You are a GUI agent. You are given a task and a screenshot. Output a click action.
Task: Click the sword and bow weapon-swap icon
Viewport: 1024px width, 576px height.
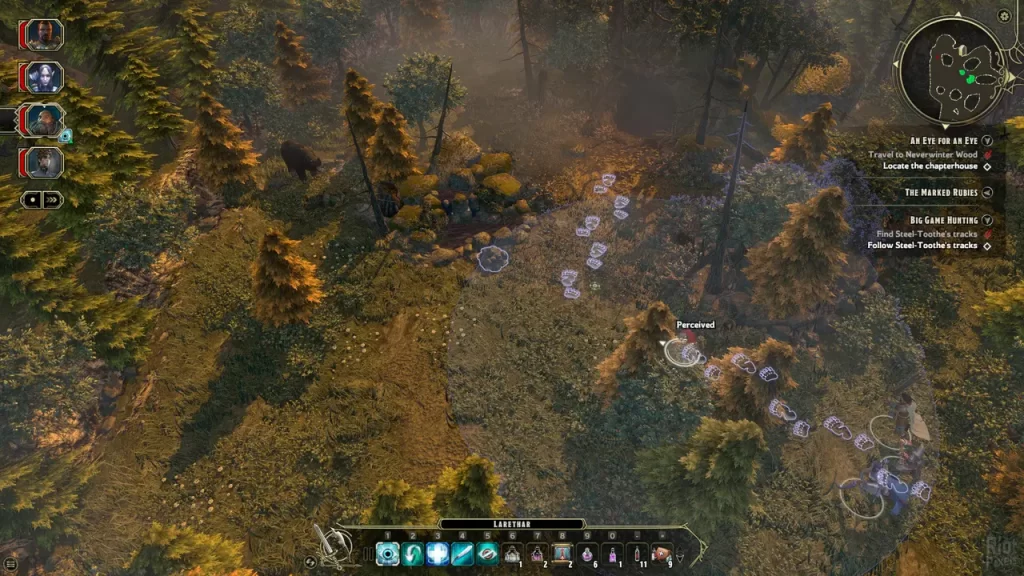click(335, 545)
